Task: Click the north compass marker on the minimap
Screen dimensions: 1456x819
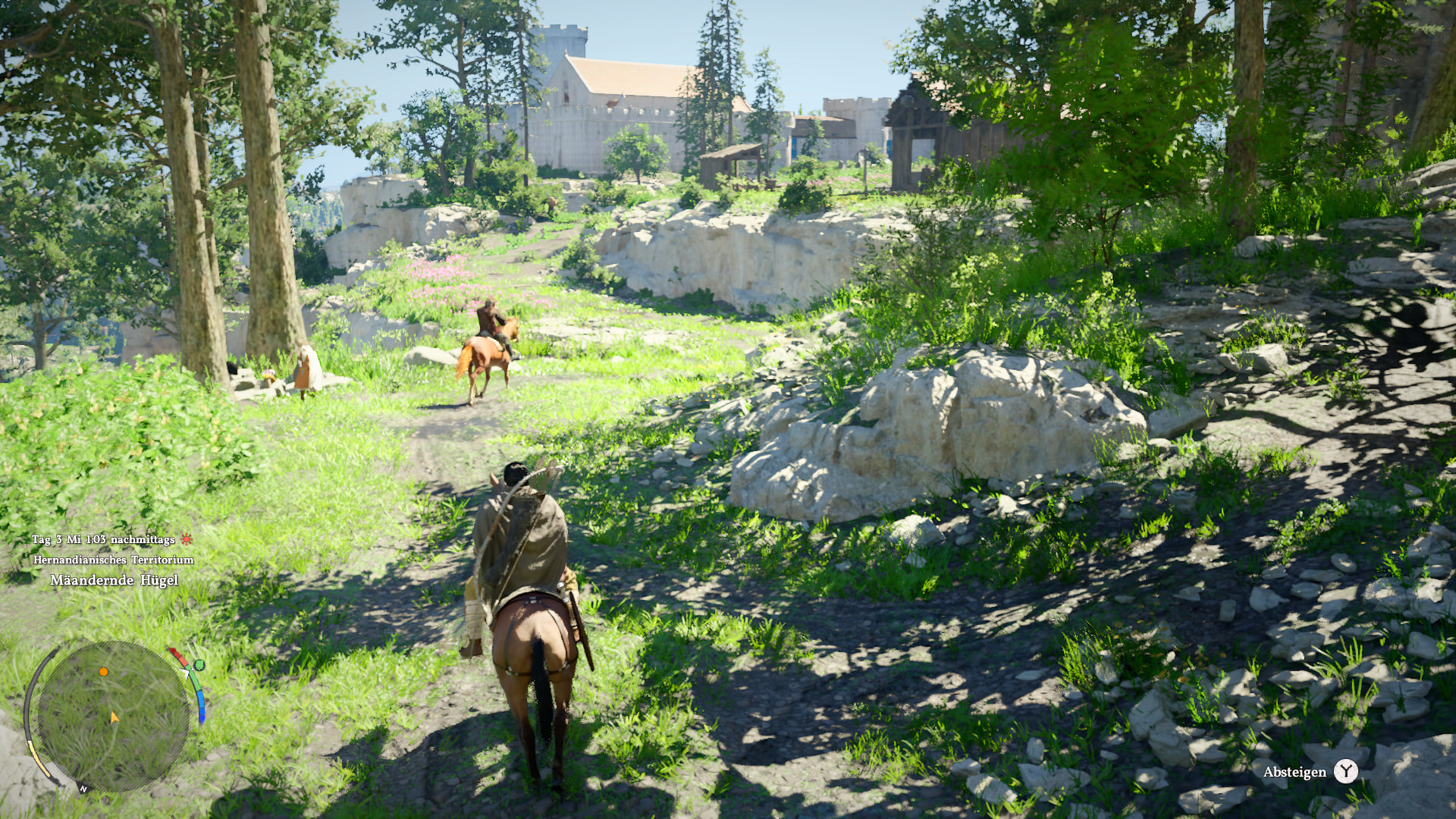Action: coord(83,789)
